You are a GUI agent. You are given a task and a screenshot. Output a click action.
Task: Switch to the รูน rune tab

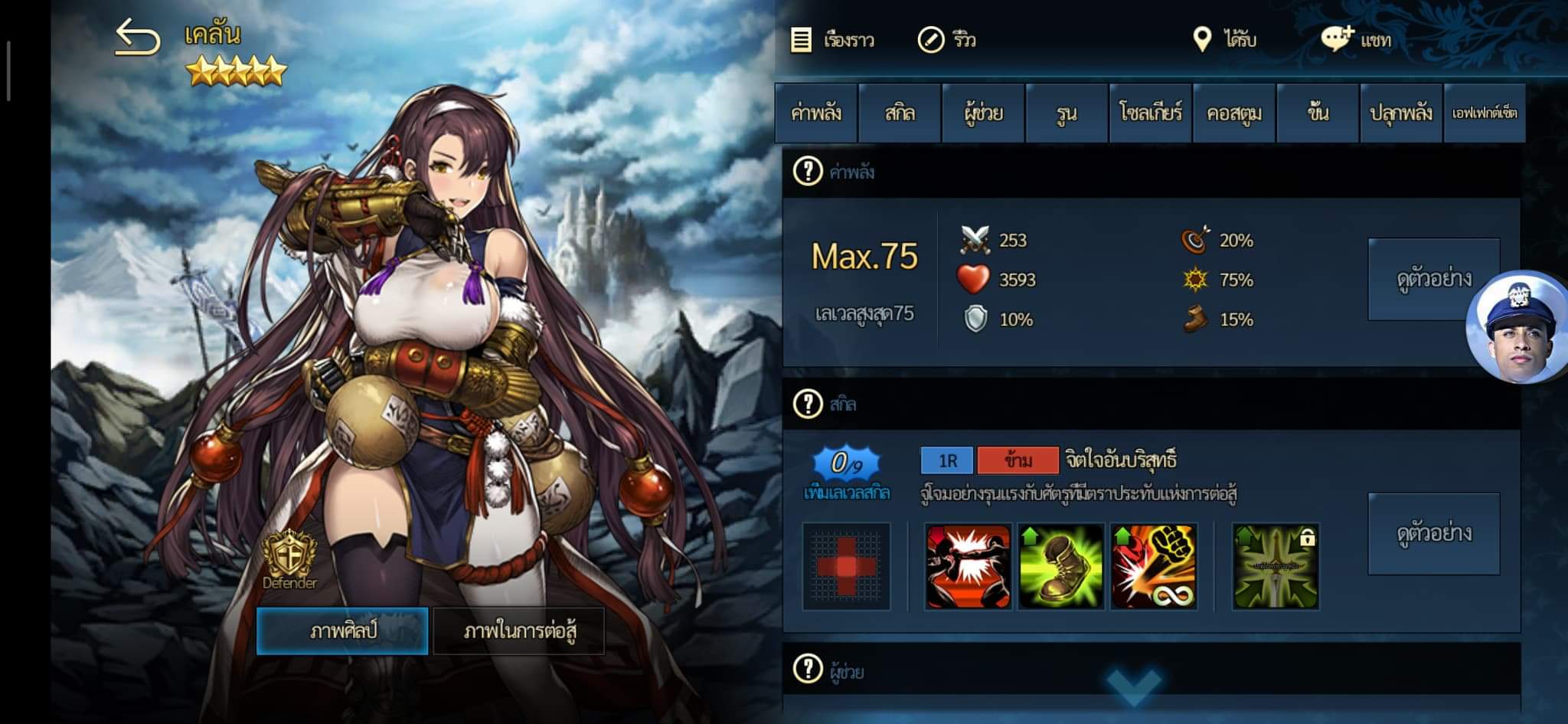click(1067, 113)
